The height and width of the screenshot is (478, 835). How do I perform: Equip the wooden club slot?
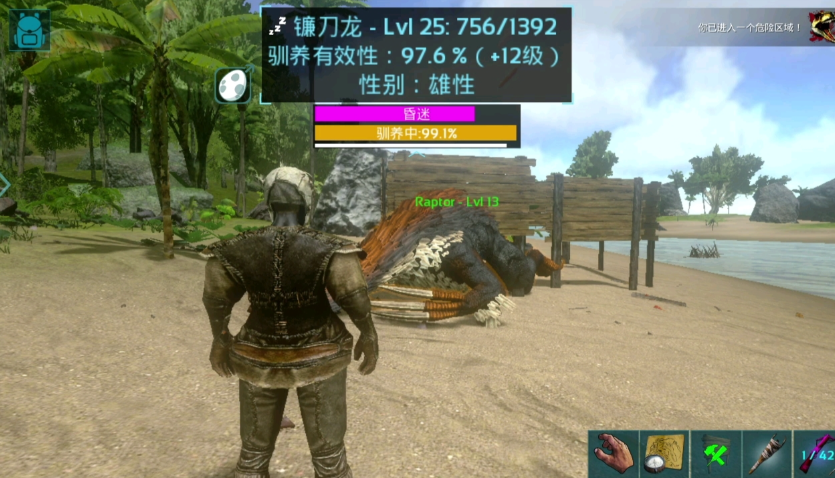click(x=767, y=455)
